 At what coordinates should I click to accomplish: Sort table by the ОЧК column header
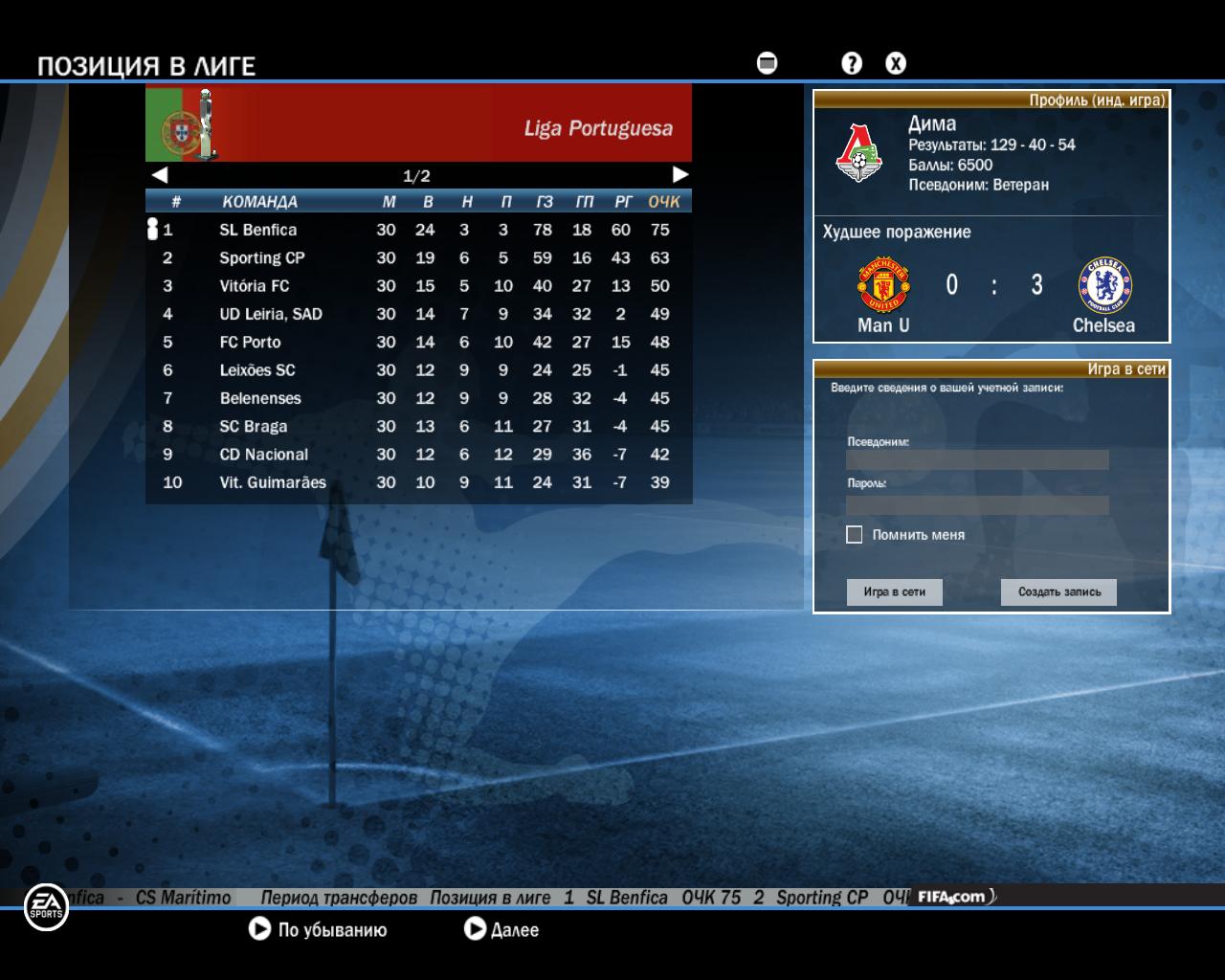(663, 202)
